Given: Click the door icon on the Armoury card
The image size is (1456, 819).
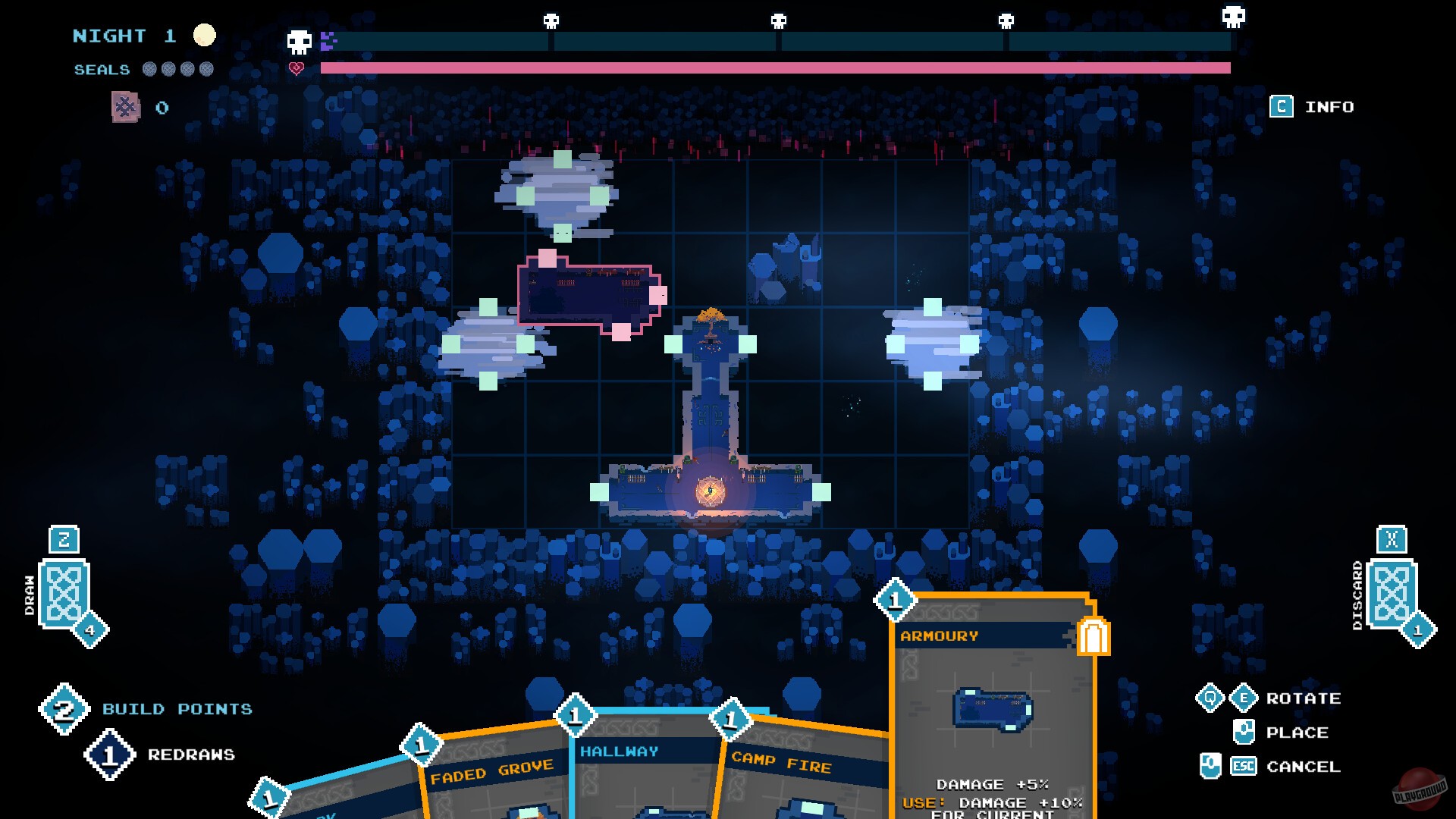Looking at the screenshot, I should click(x=1092, y=637).
